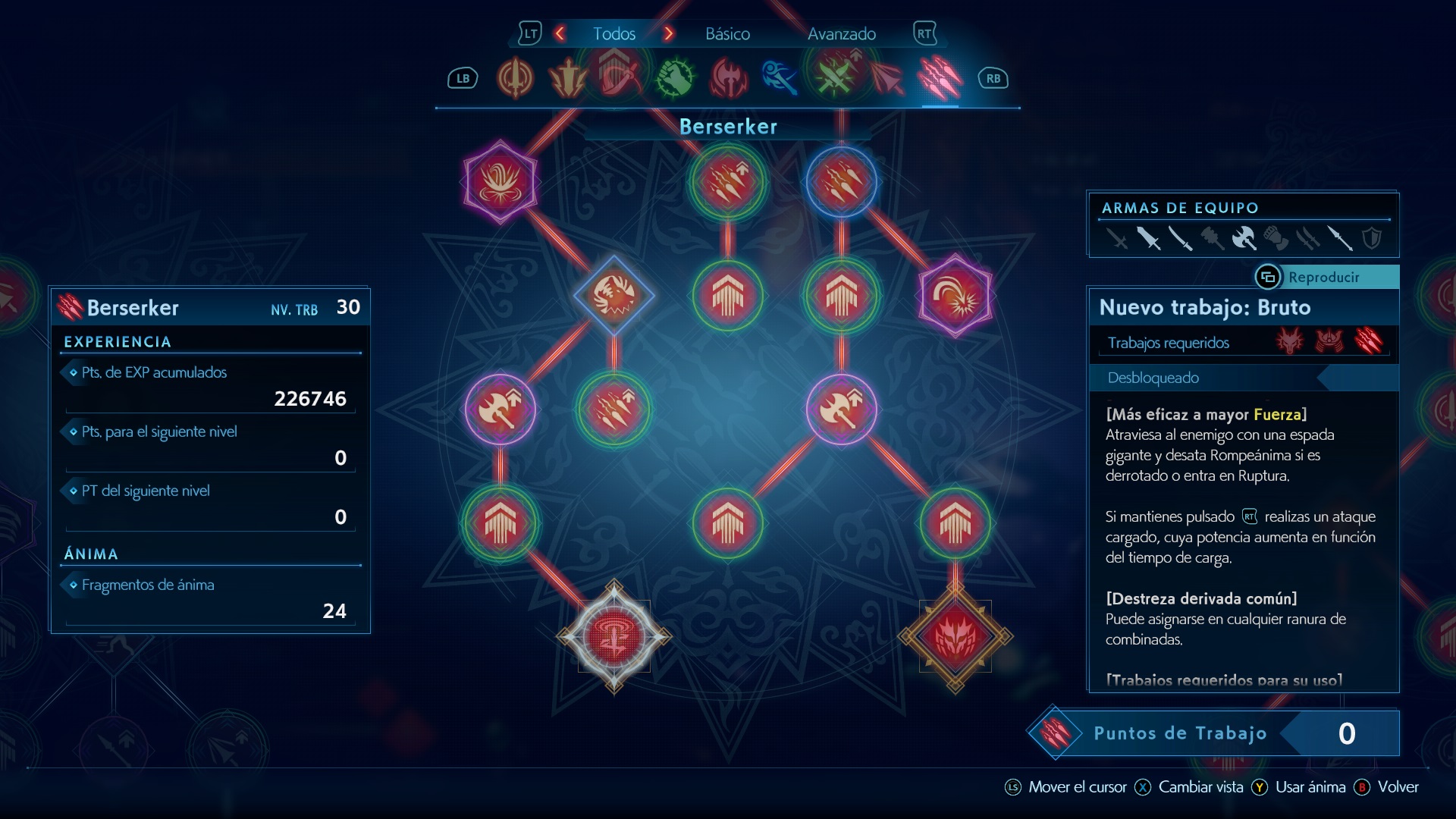Choose the next filter red right arrow
1456x819 pixels.
668,34
